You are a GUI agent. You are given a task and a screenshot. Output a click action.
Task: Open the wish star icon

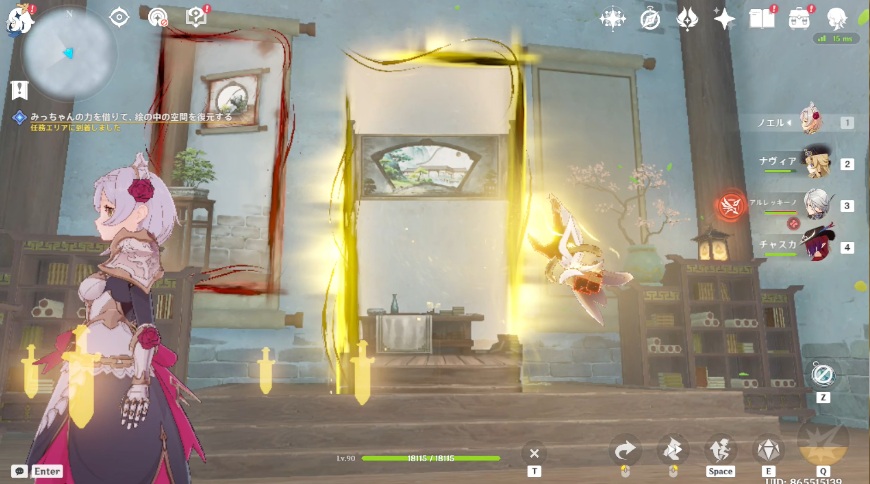[724, 18]
